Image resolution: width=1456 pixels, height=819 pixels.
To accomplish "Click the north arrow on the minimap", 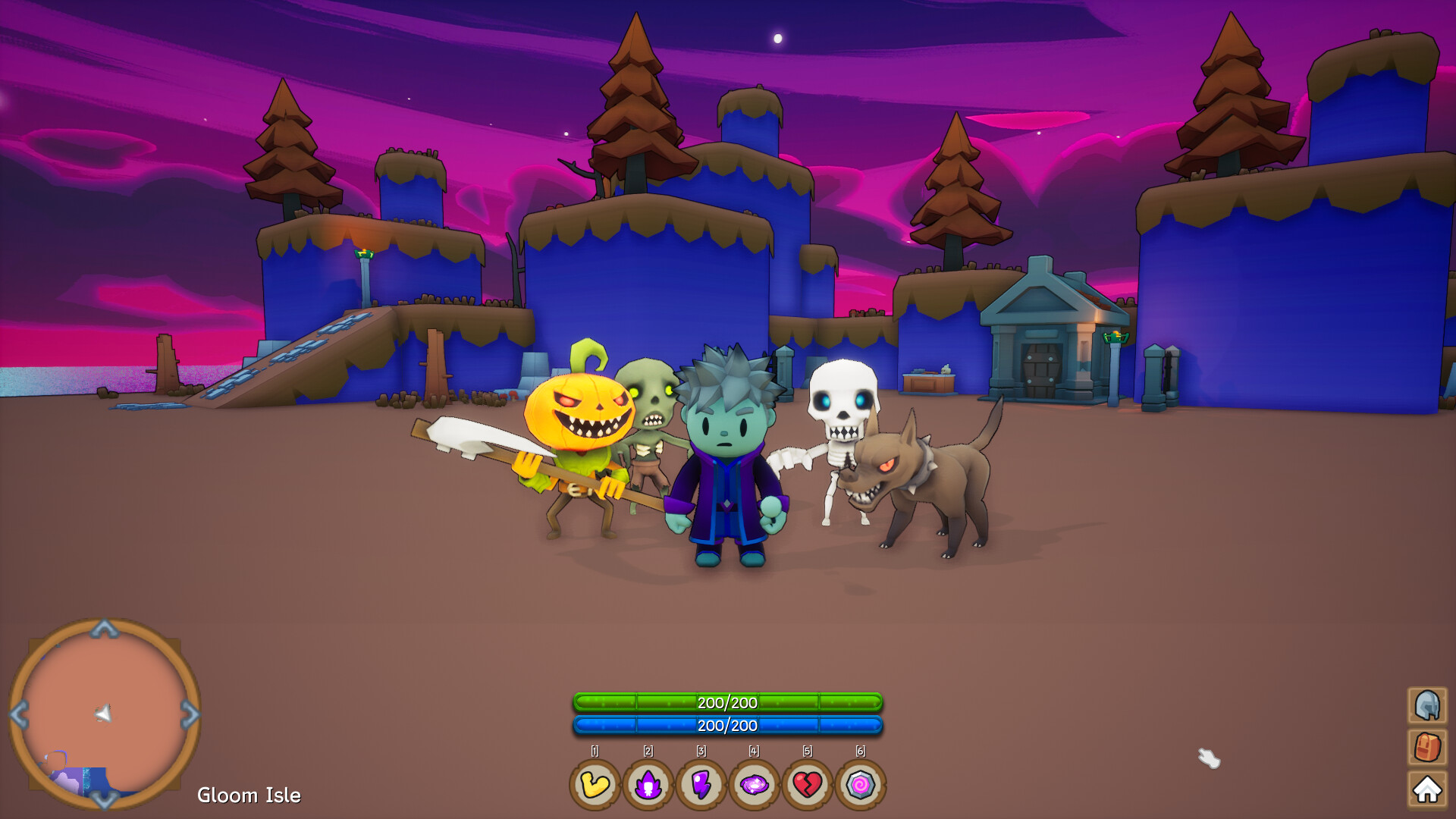I will [x=103, y=627].
